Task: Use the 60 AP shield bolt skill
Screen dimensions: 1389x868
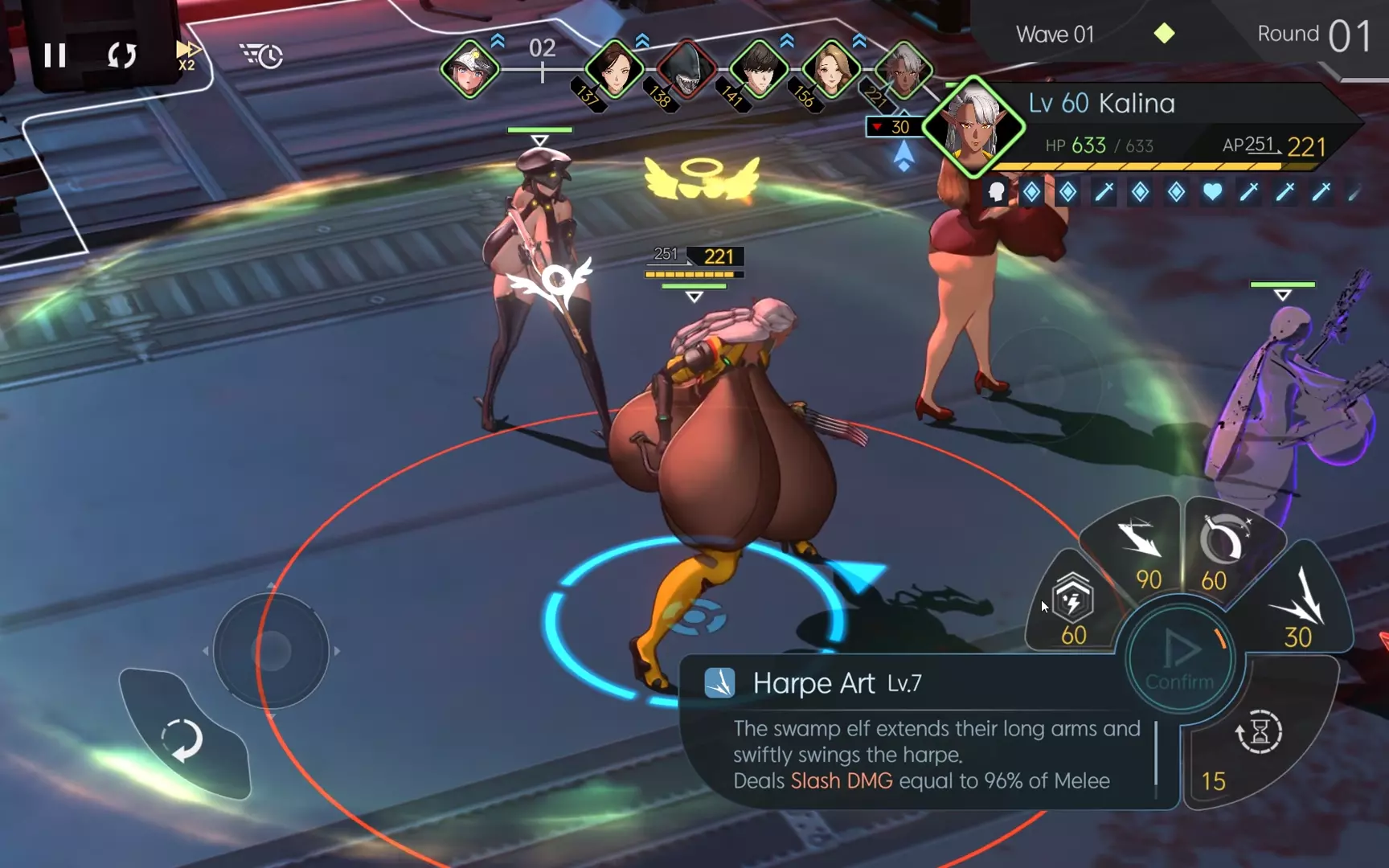Action: (x=1072, y=607)
